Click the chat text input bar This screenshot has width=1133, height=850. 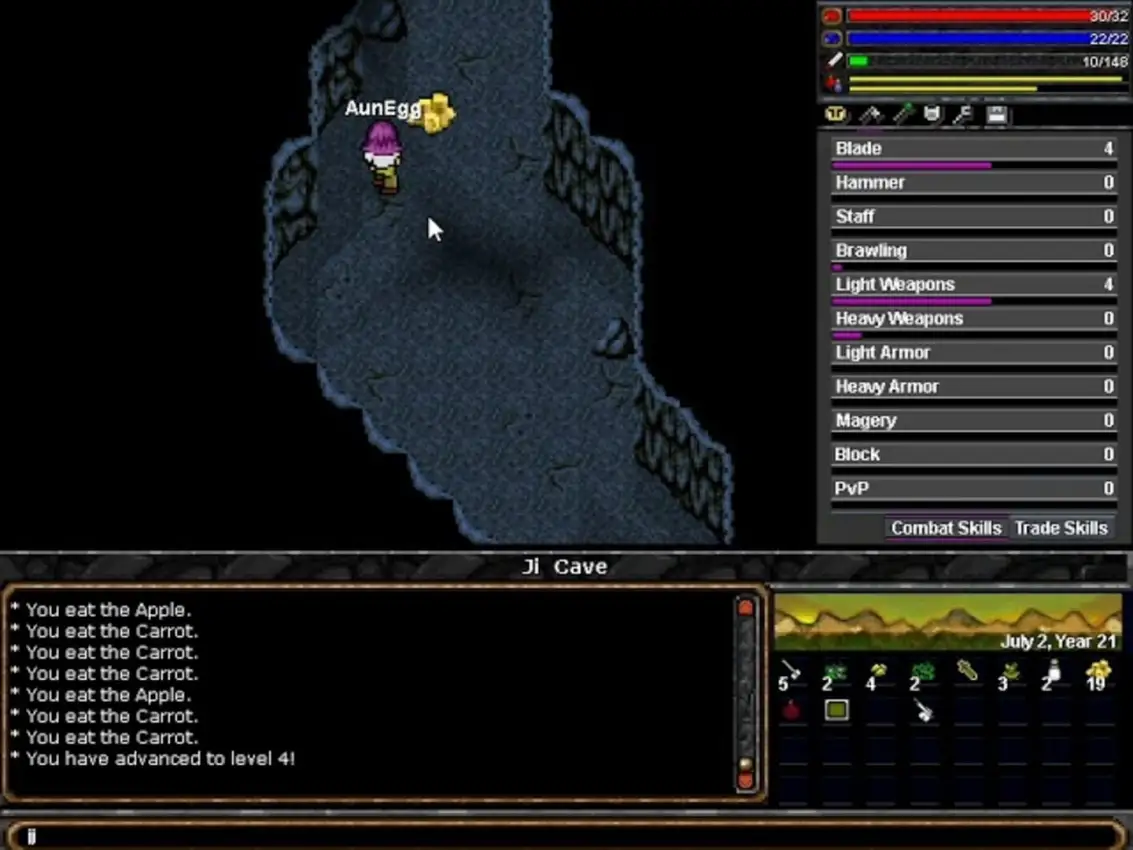(566, 836)
